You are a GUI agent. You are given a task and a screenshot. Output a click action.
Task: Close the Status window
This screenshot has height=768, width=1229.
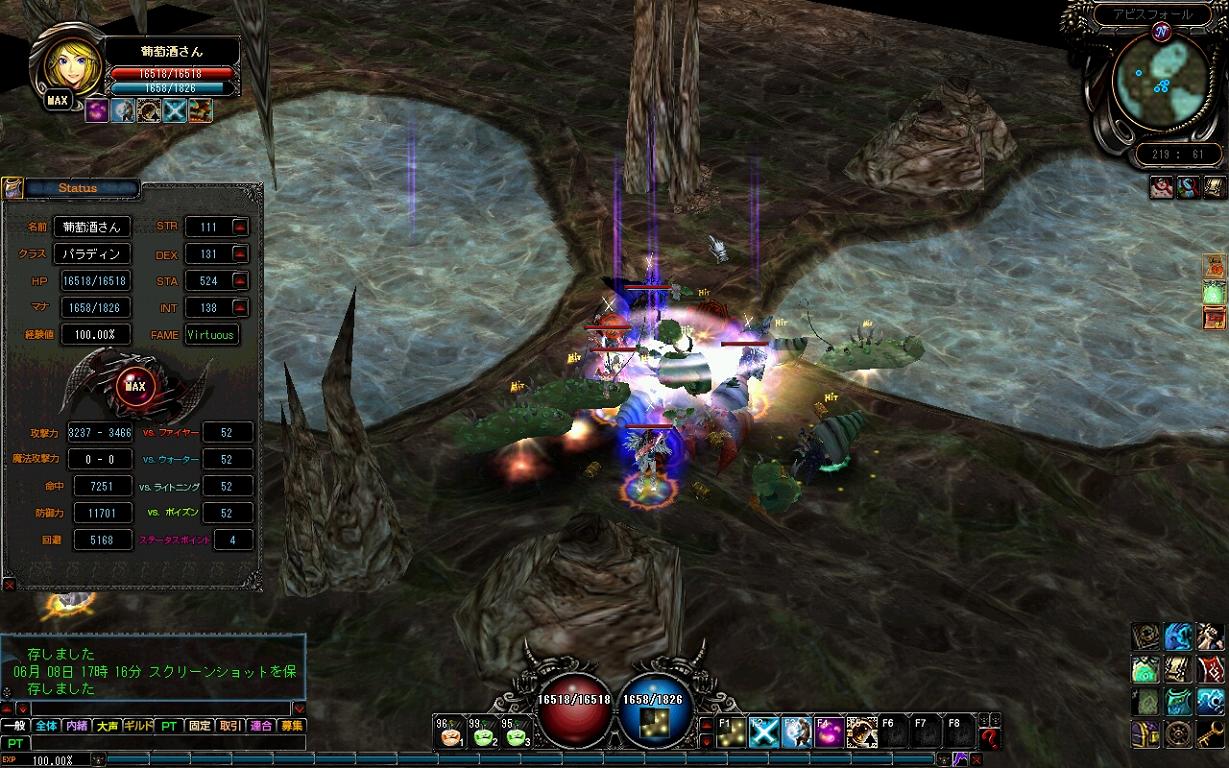point(9,583)
